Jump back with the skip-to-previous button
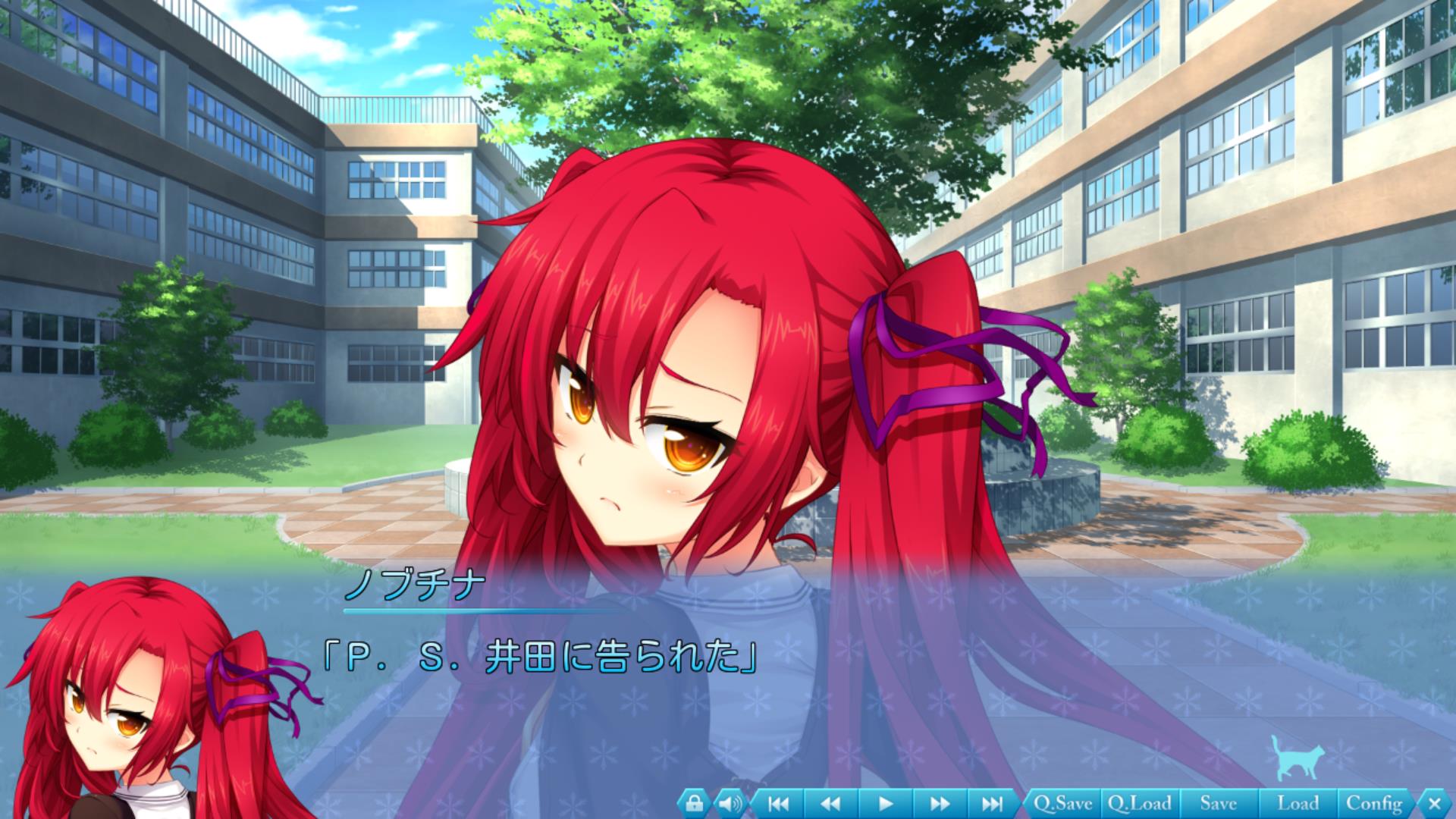1456x819 pixels. (x=779, y=803)
